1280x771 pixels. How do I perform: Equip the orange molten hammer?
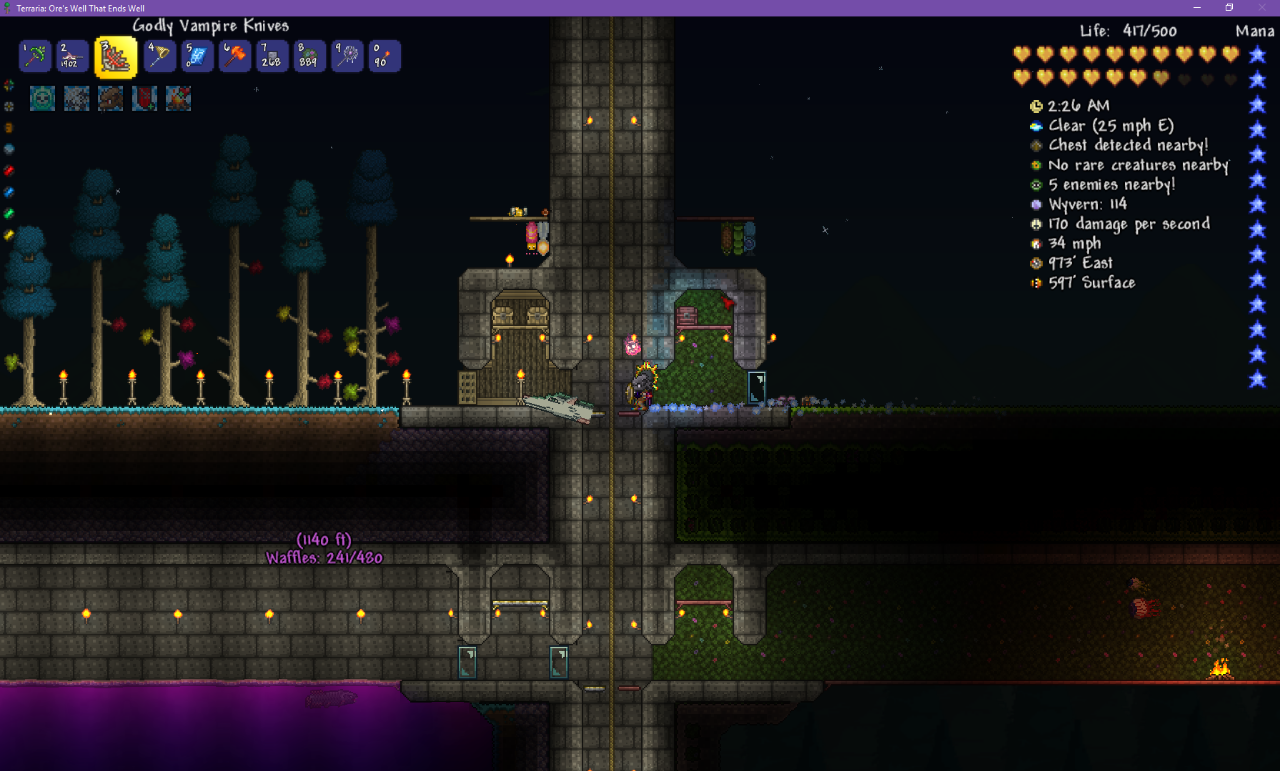pos(234,56)
